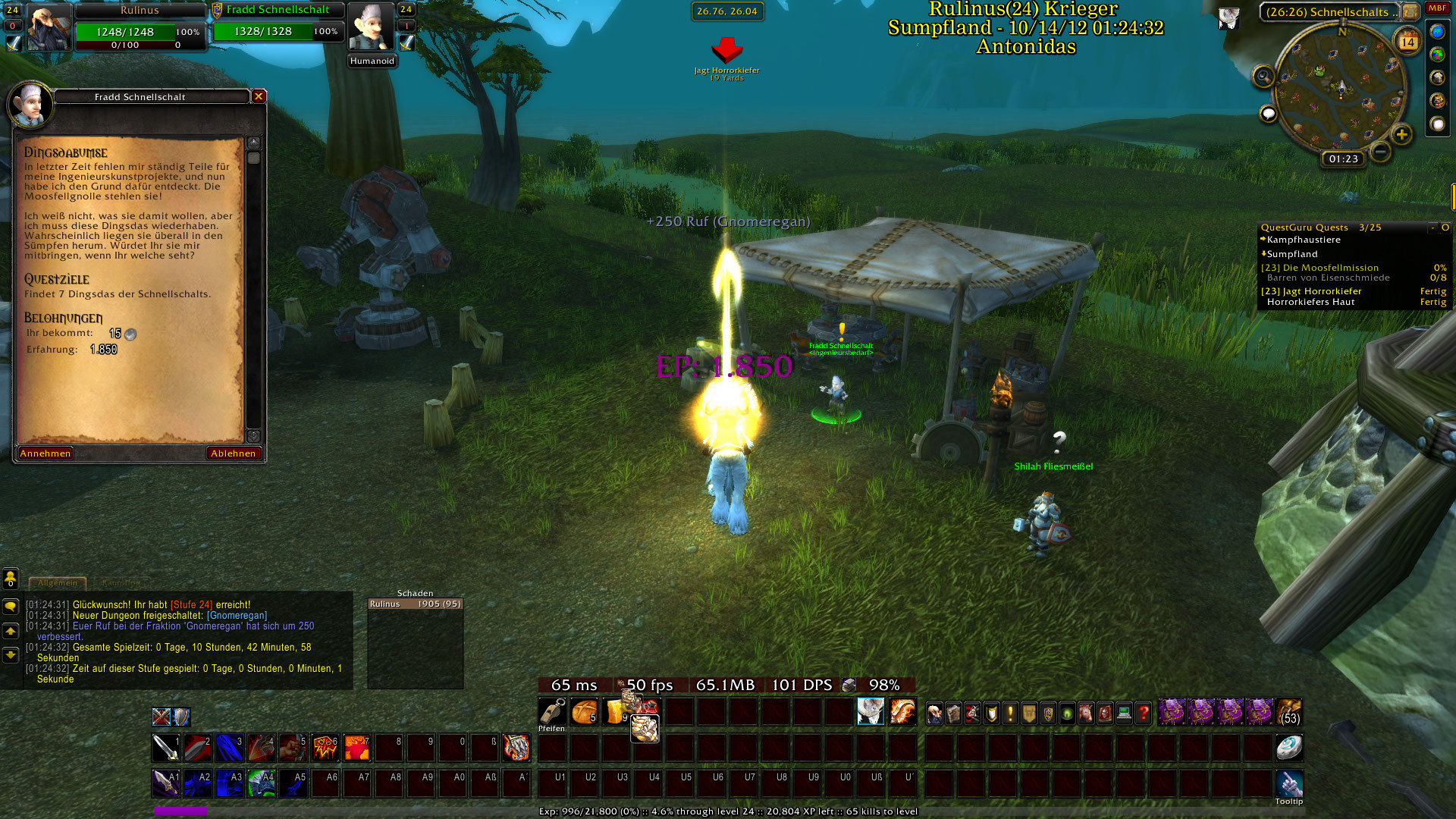Image resolution: width=1456 pixels, height=819 pixels.
Task: Use the Pfeifen whistle action button
Action: pyautogui.click(x=551, y=712)
